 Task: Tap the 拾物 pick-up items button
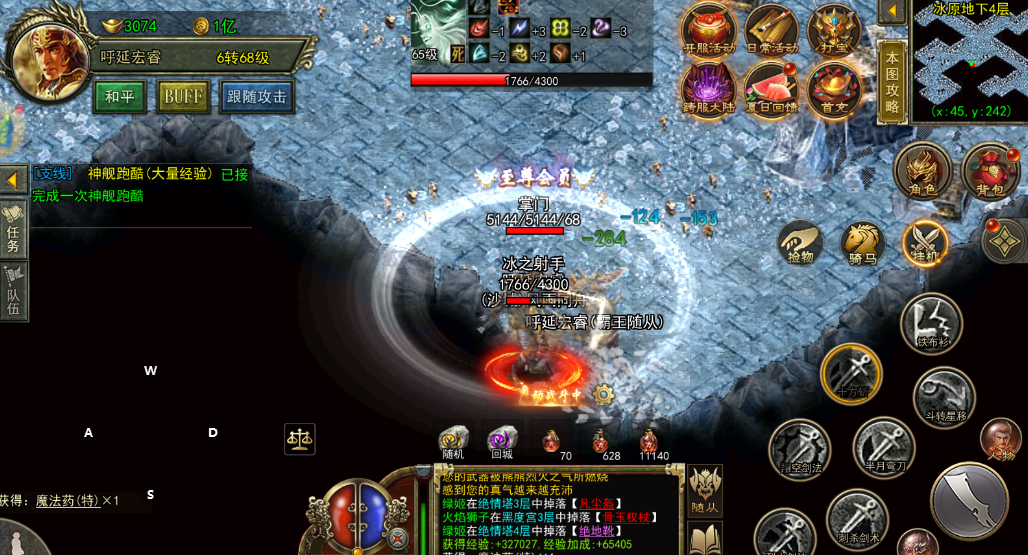801,242
